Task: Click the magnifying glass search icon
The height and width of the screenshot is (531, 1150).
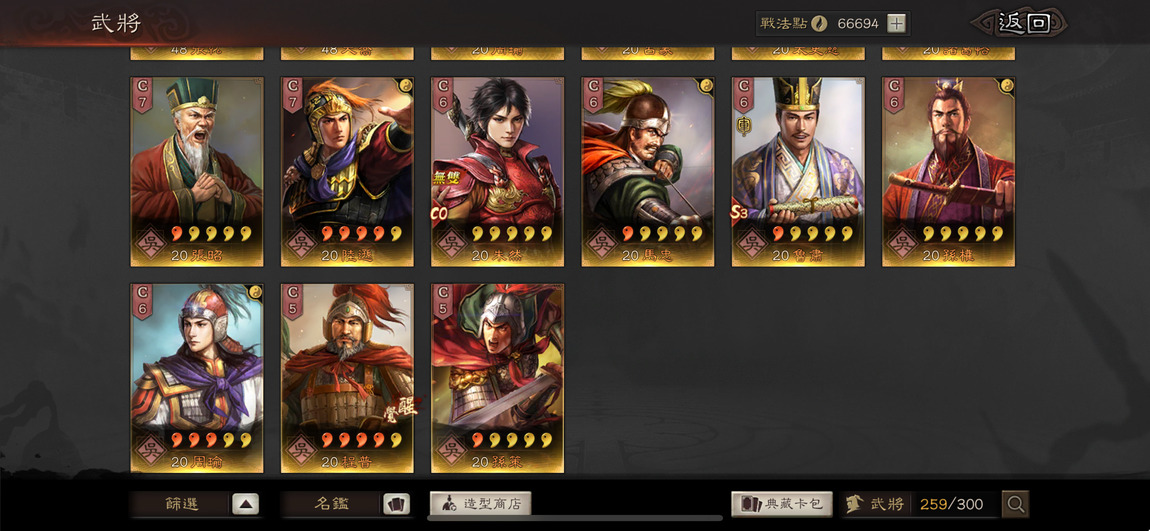Action: 1016,504
